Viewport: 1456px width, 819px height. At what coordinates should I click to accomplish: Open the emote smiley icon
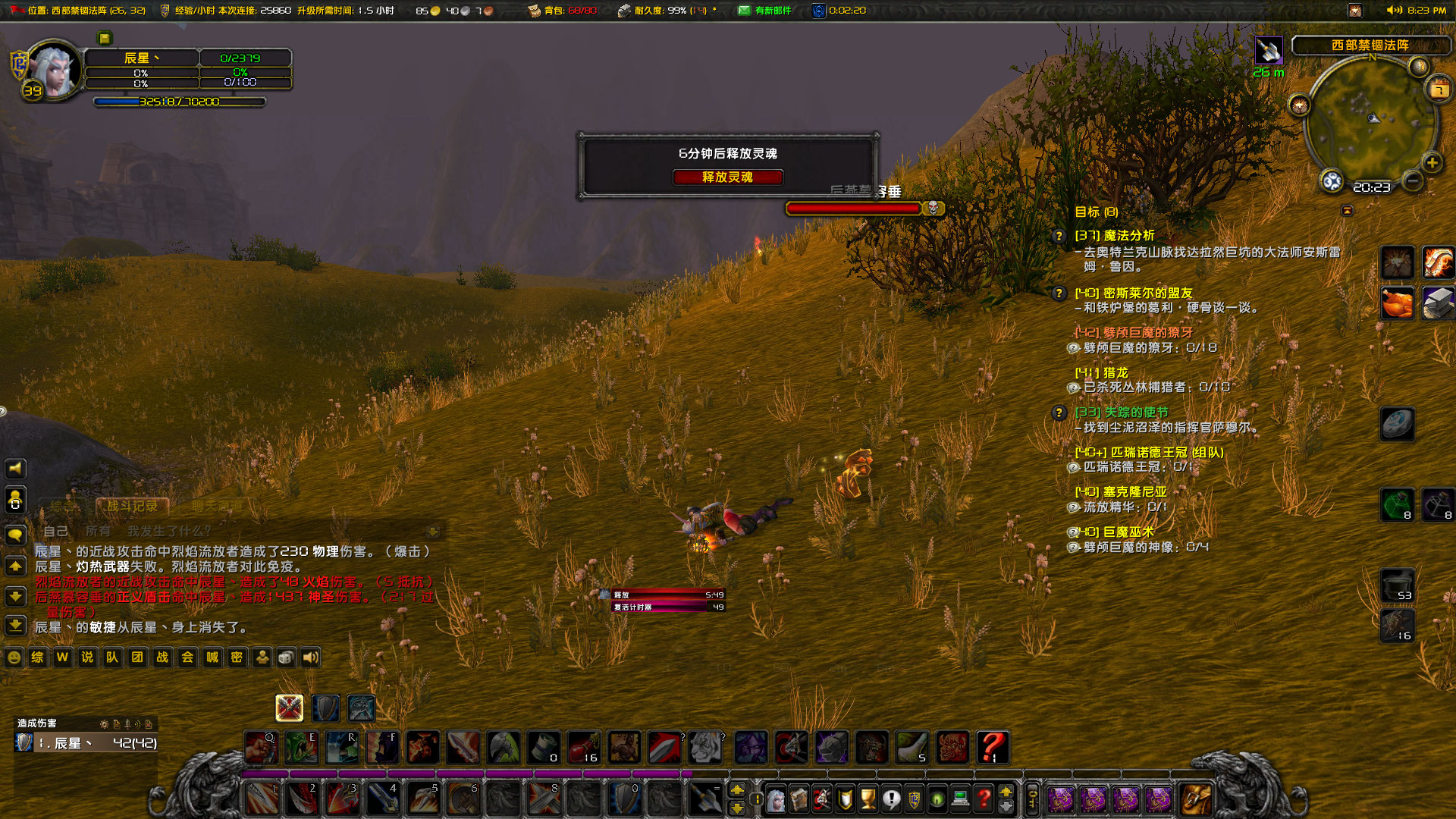click(14, 657)
